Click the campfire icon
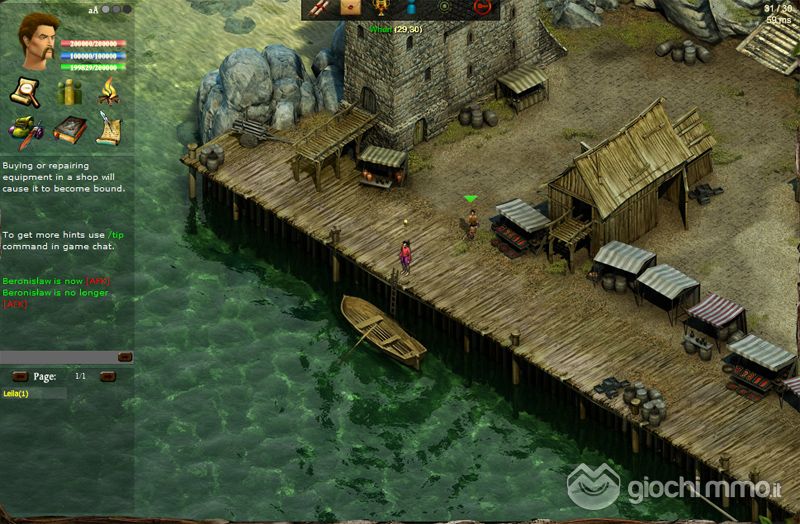The height and width of the screenshot is (524, 800). pos(108,92)
